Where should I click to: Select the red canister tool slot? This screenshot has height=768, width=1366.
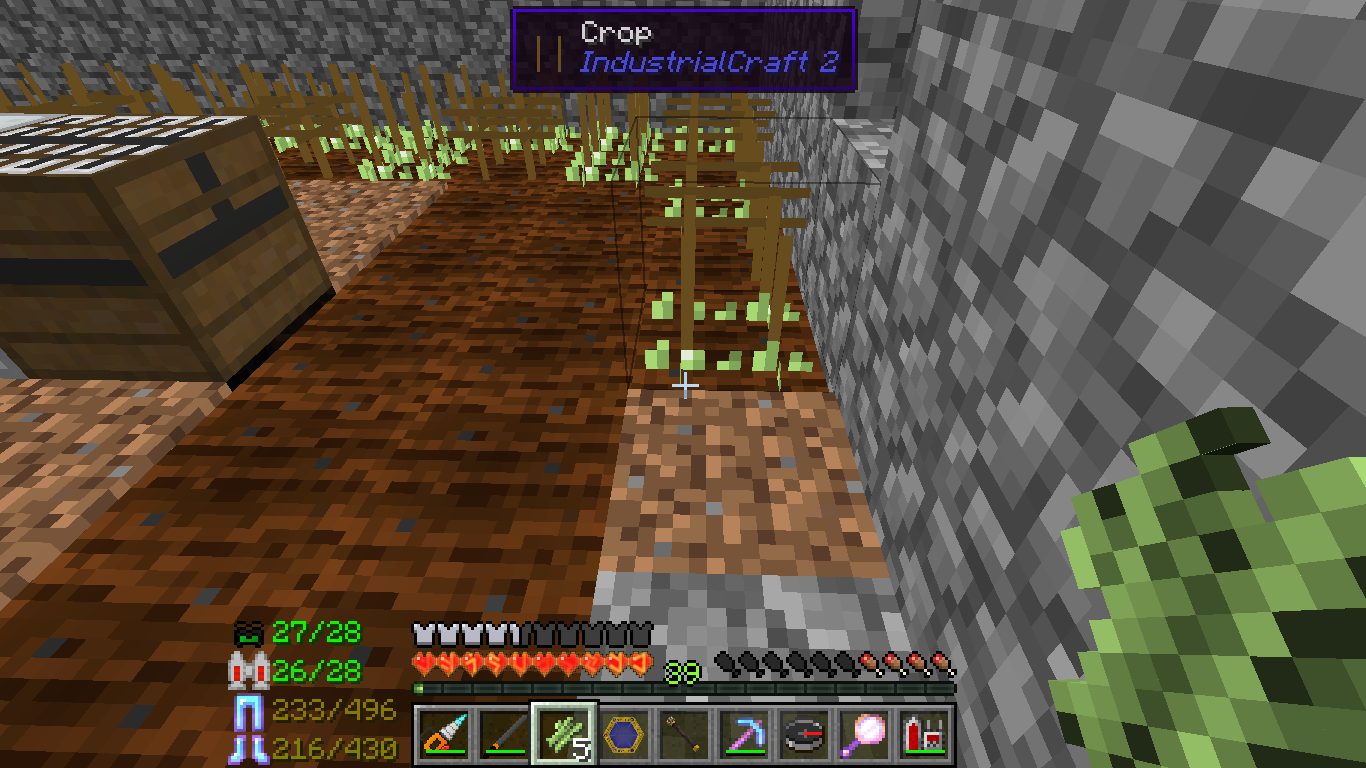(x=924, y=735)
